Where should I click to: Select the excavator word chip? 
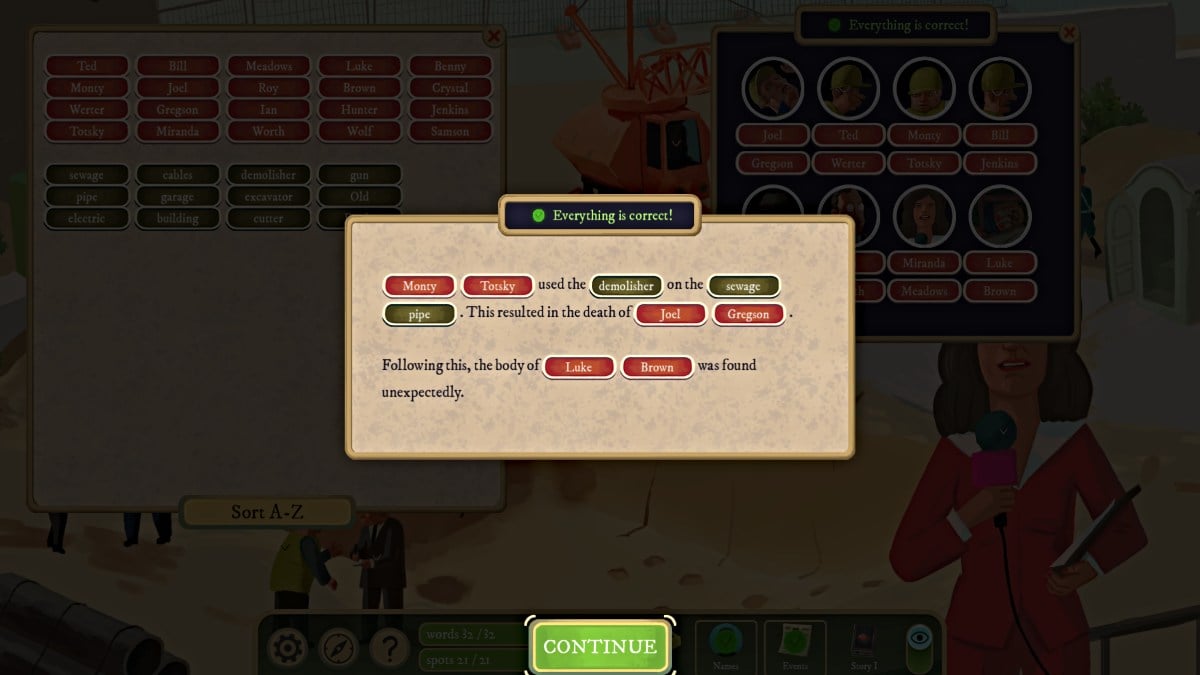[x=269, y=197]
